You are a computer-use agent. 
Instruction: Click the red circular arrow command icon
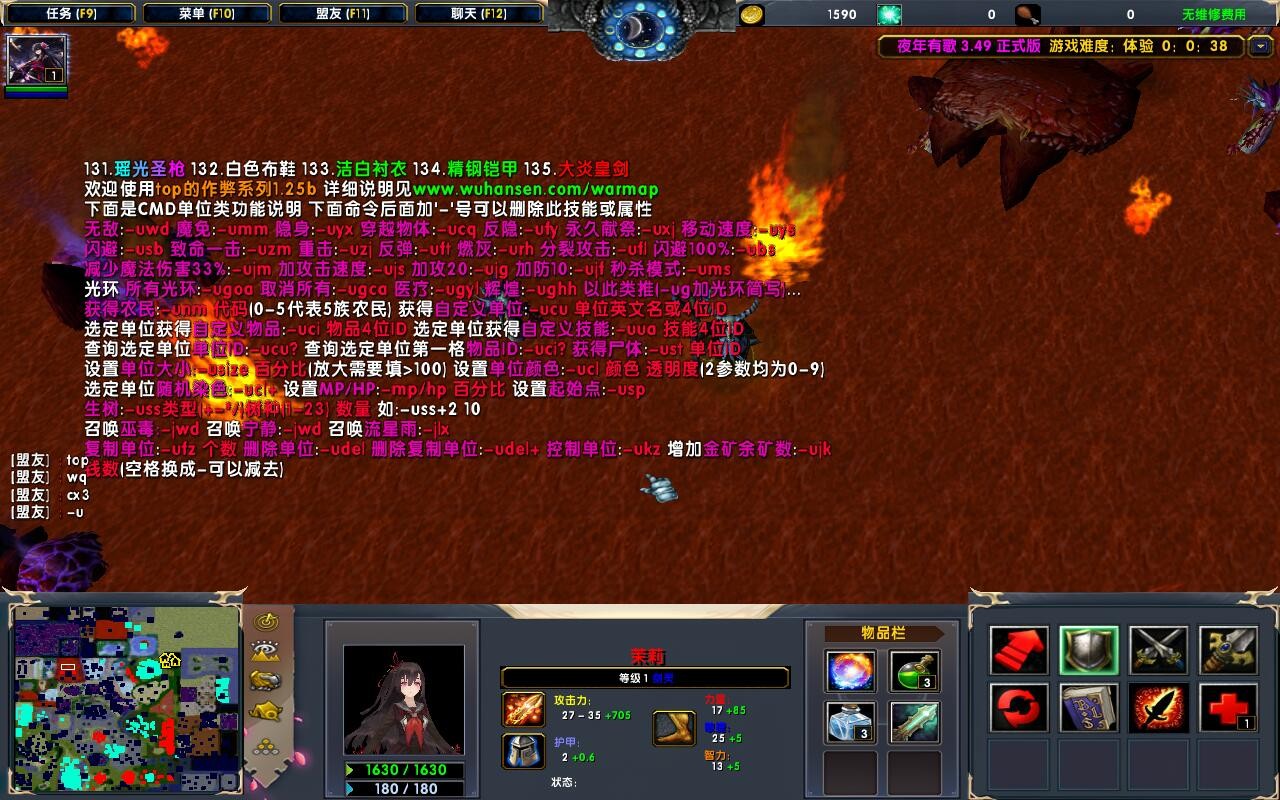1018,707
